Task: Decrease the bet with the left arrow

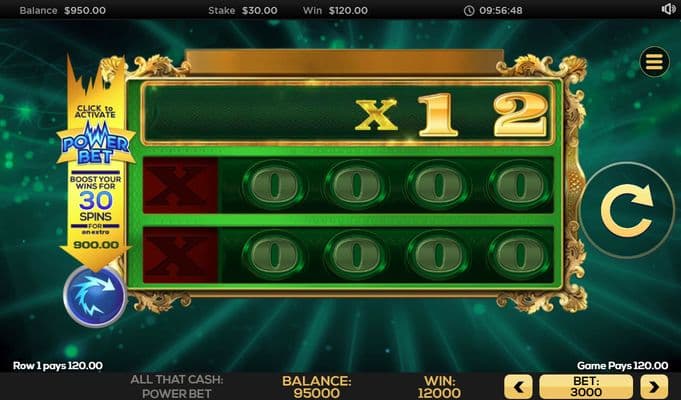Action: pyautogui.click(x=518, y=387)
